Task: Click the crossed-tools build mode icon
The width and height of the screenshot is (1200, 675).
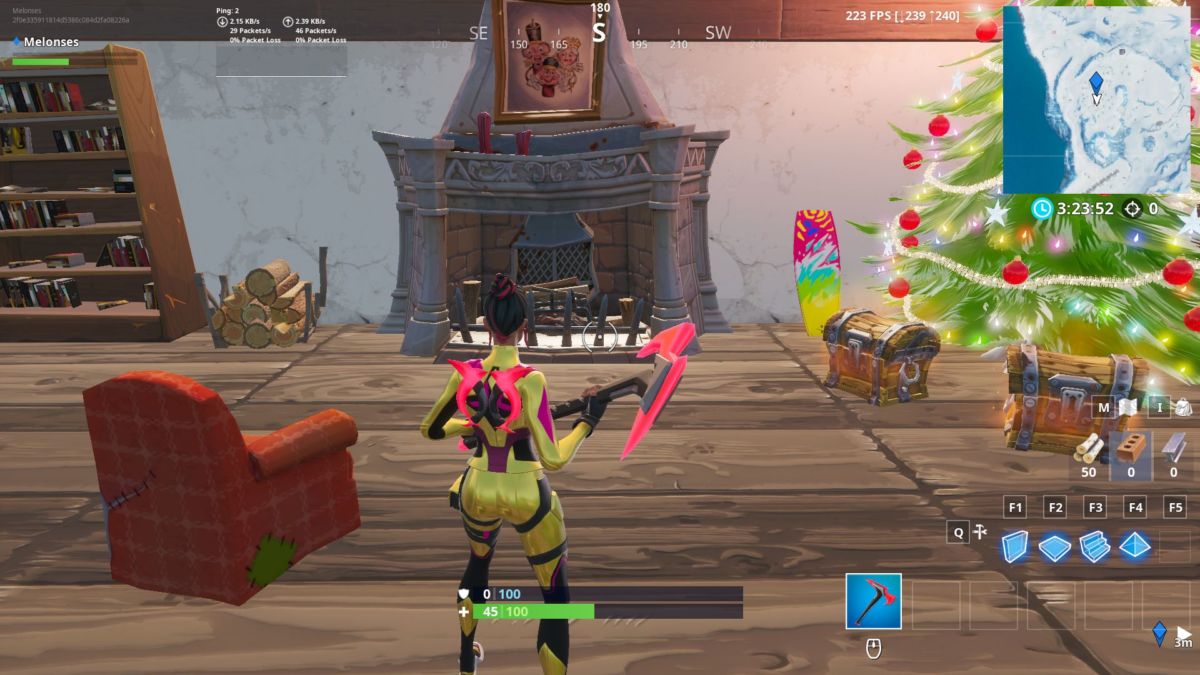Action: (x=981, y=532)
